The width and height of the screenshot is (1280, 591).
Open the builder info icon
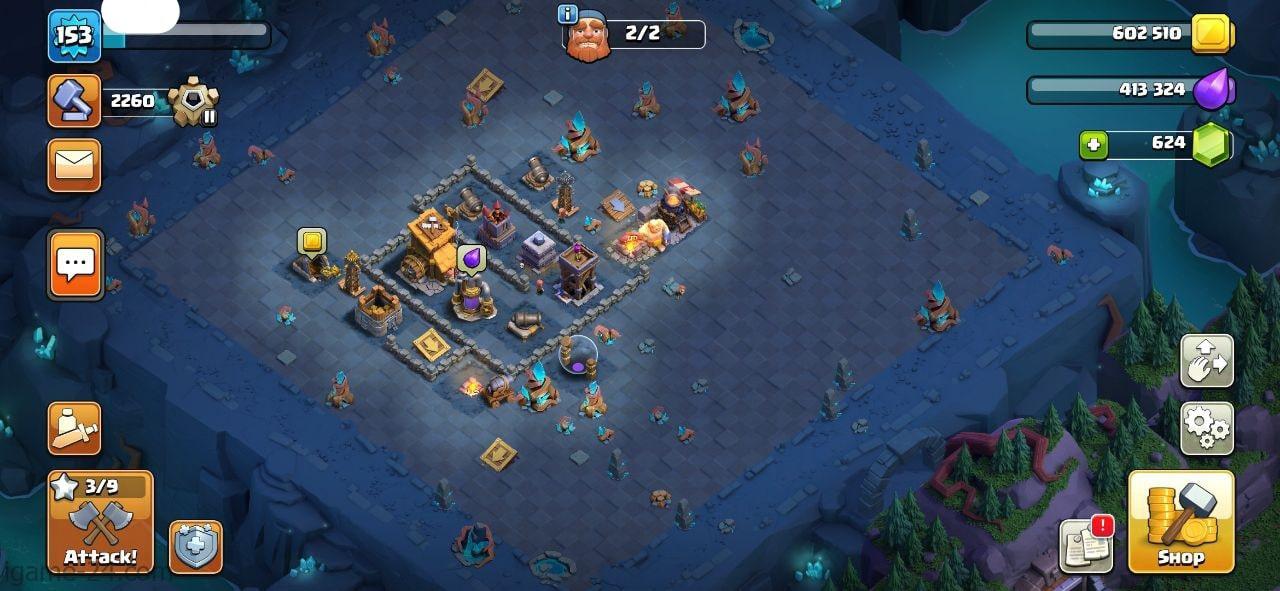pos(569,14)
